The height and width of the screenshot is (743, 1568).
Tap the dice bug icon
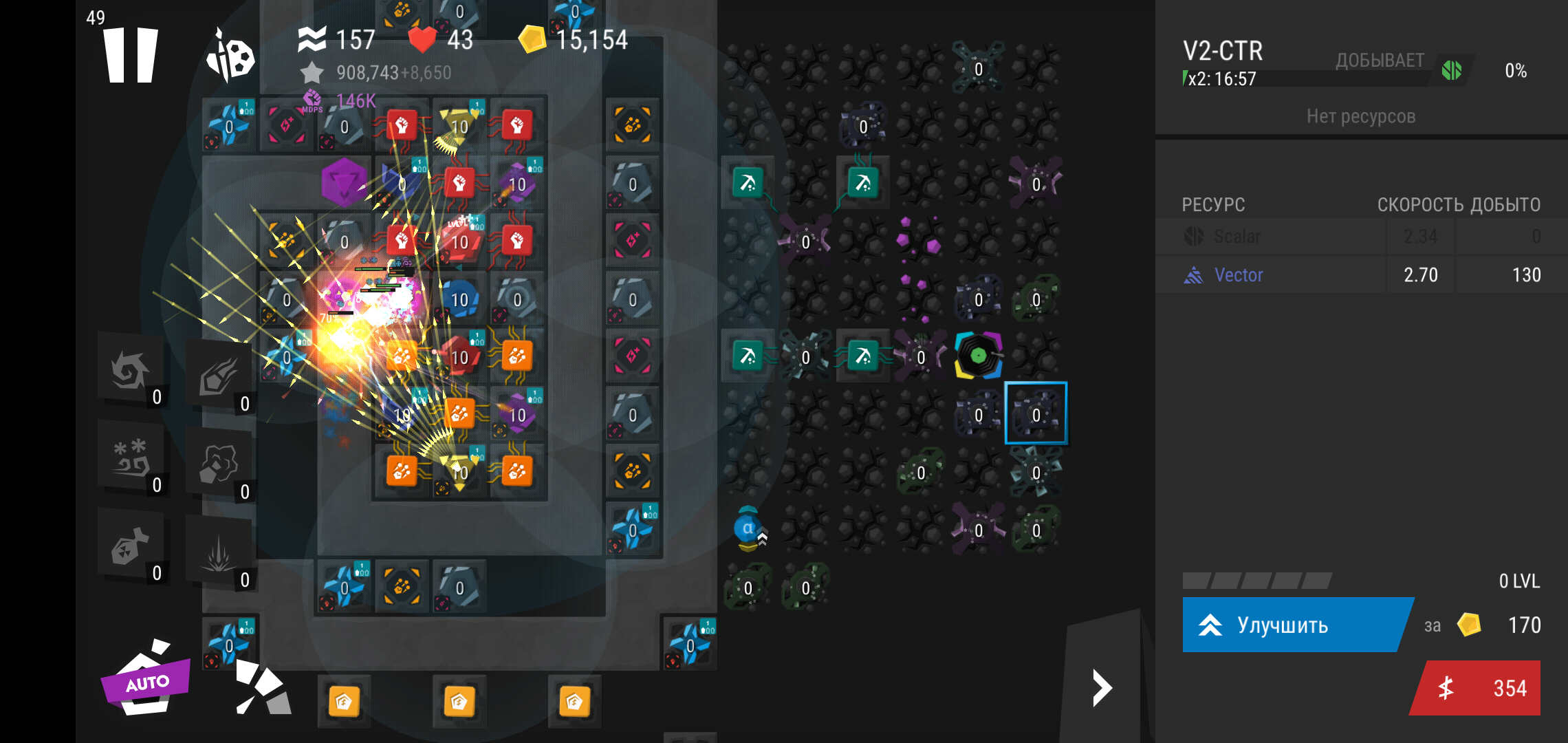231,56
